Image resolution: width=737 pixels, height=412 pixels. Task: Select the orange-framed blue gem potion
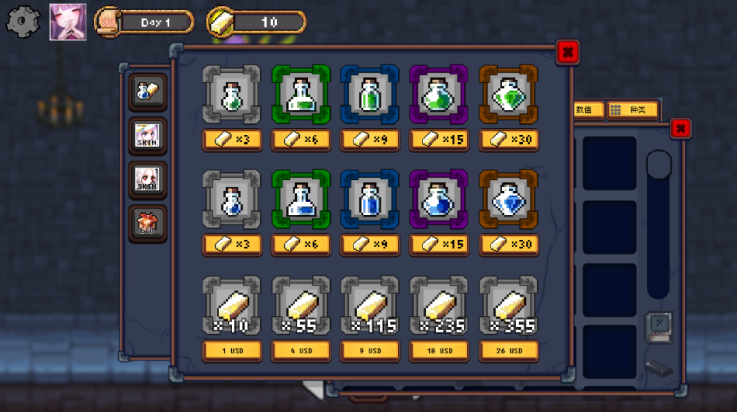(x=508, y=198)
